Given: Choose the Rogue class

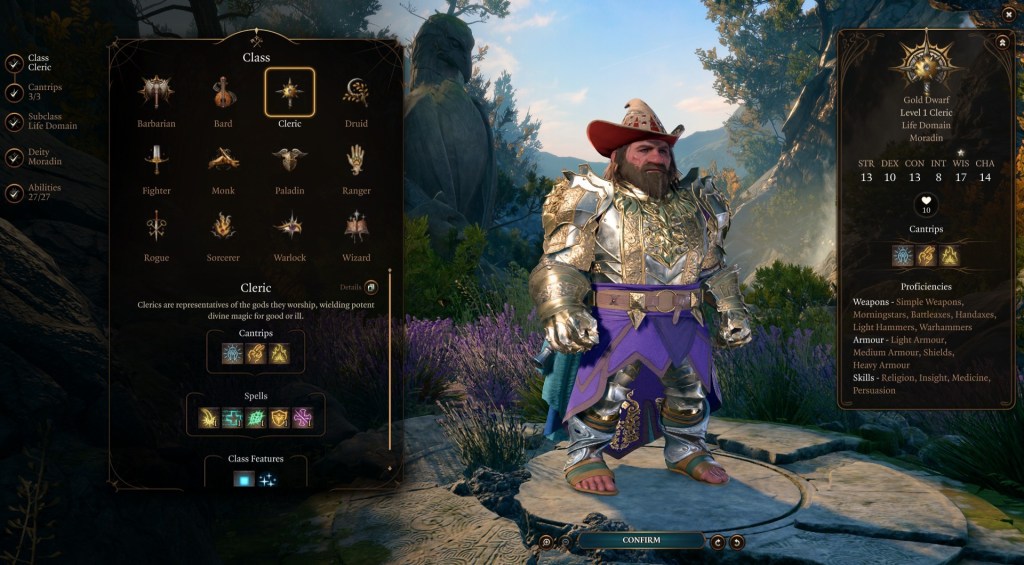Looking at the screenshot, I should (156, 227).
